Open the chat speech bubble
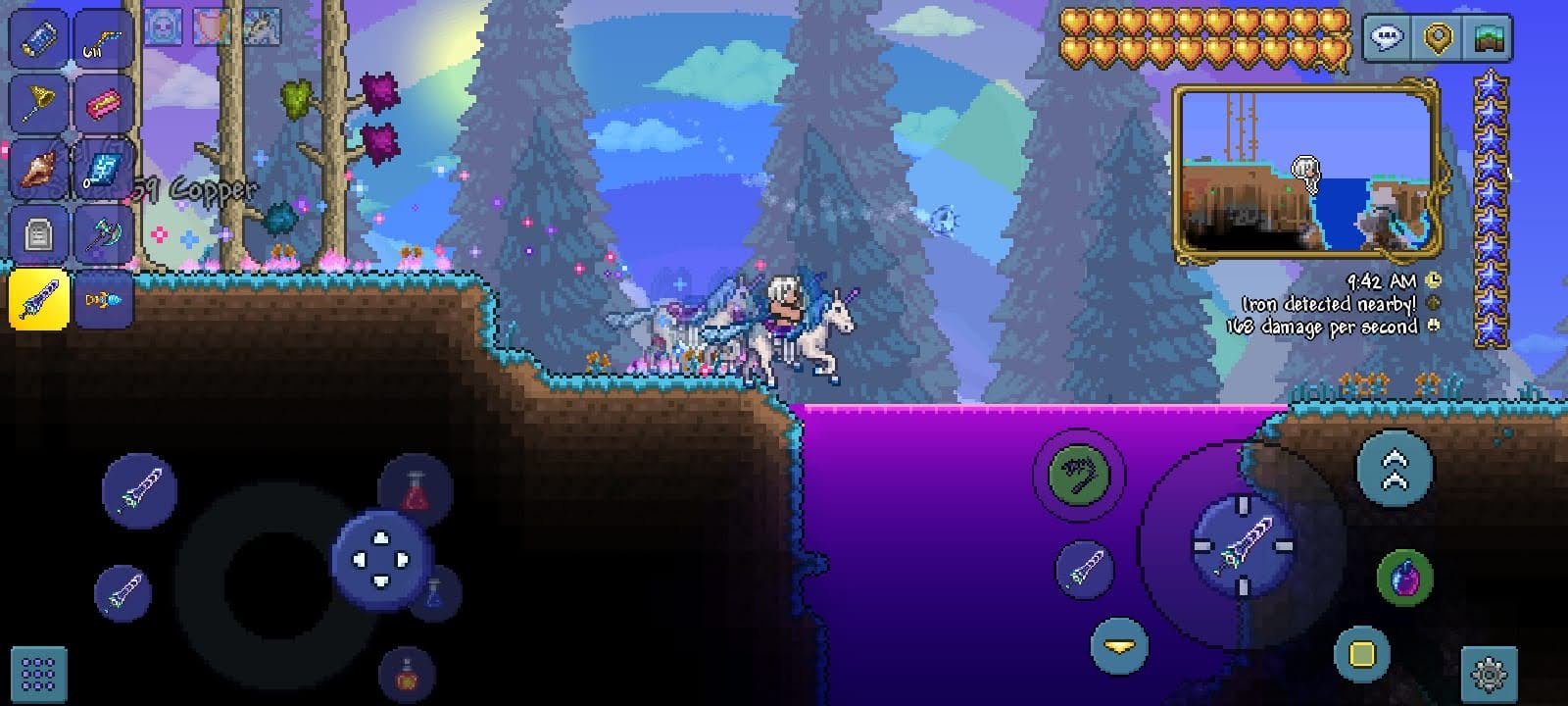1568x706 pixels. pyautogui.click(x=1388, y=38)
